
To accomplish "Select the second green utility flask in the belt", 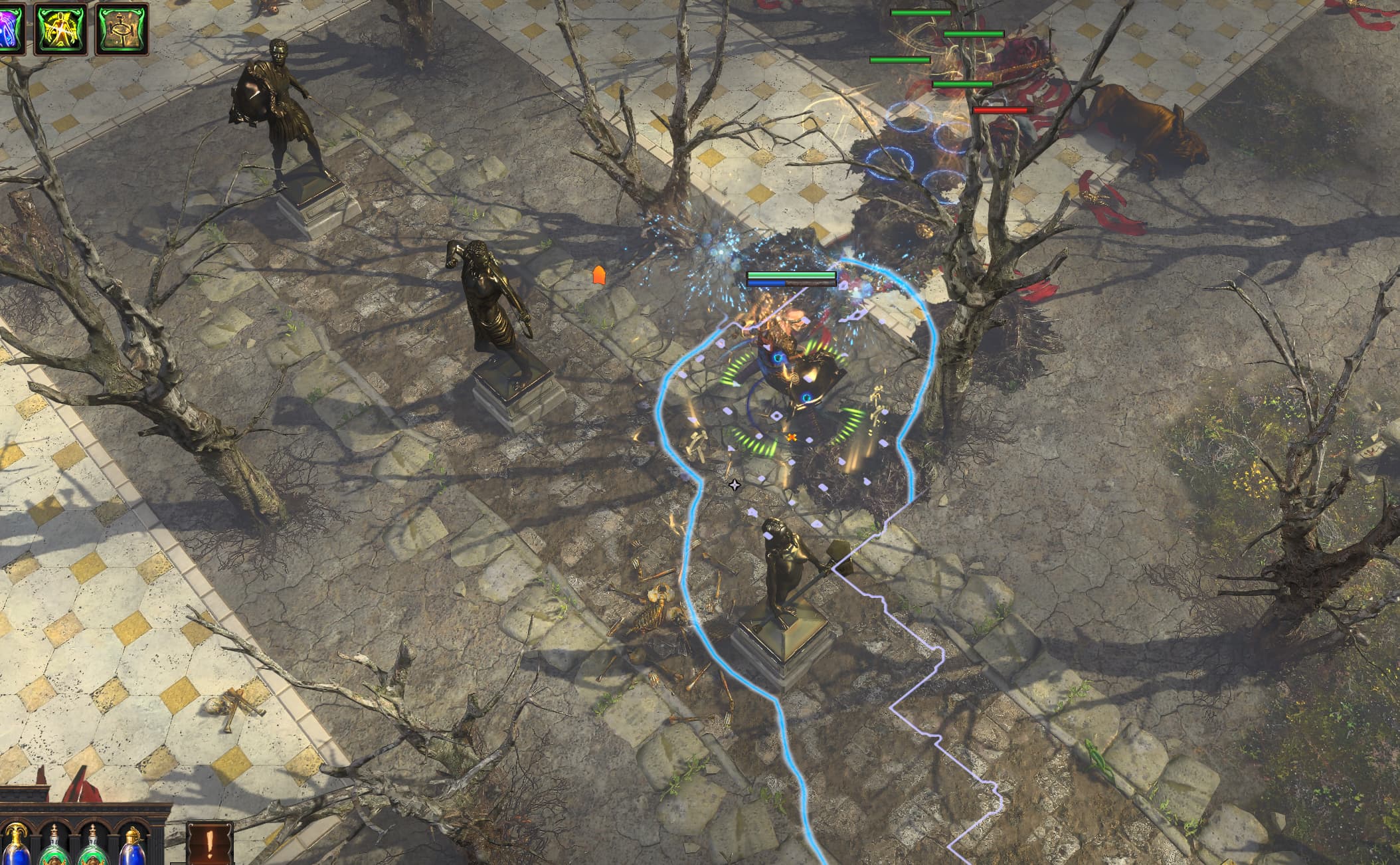I will tap(93, 854).
